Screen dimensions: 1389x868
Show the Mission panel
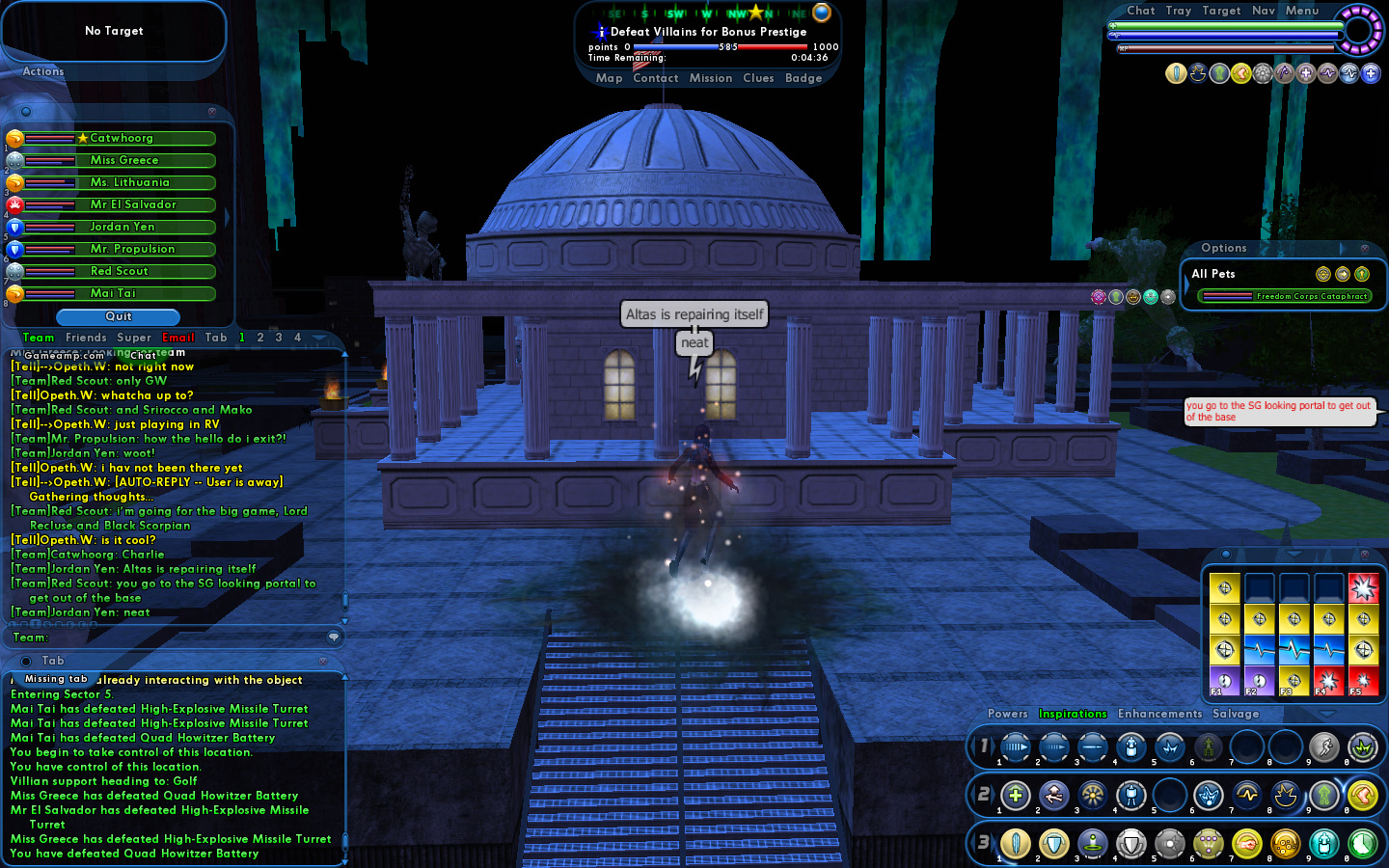[x=711, y=78]
